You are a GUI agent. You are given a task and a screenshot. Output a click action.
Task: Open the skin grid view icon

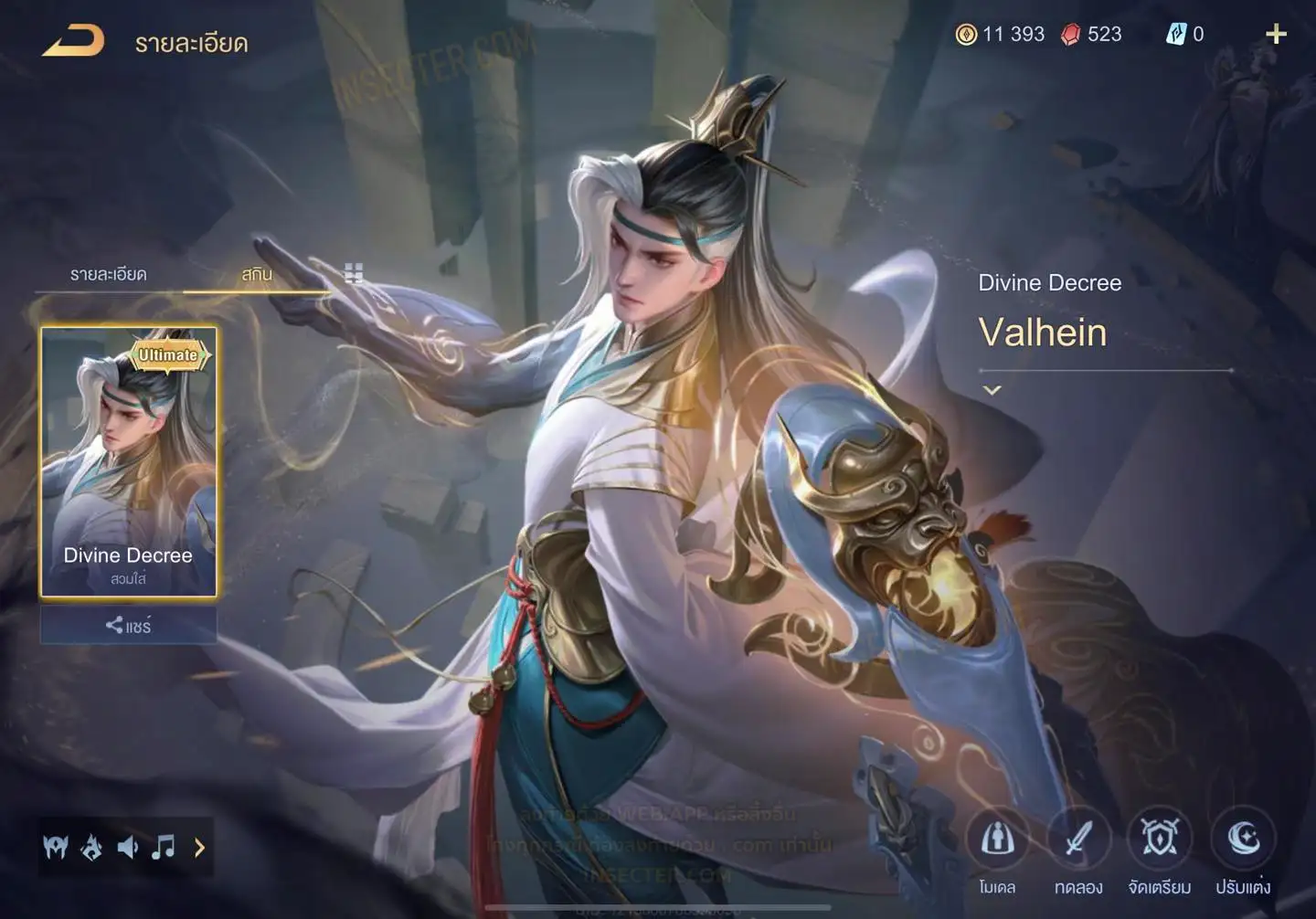click(x=354, y=273)
